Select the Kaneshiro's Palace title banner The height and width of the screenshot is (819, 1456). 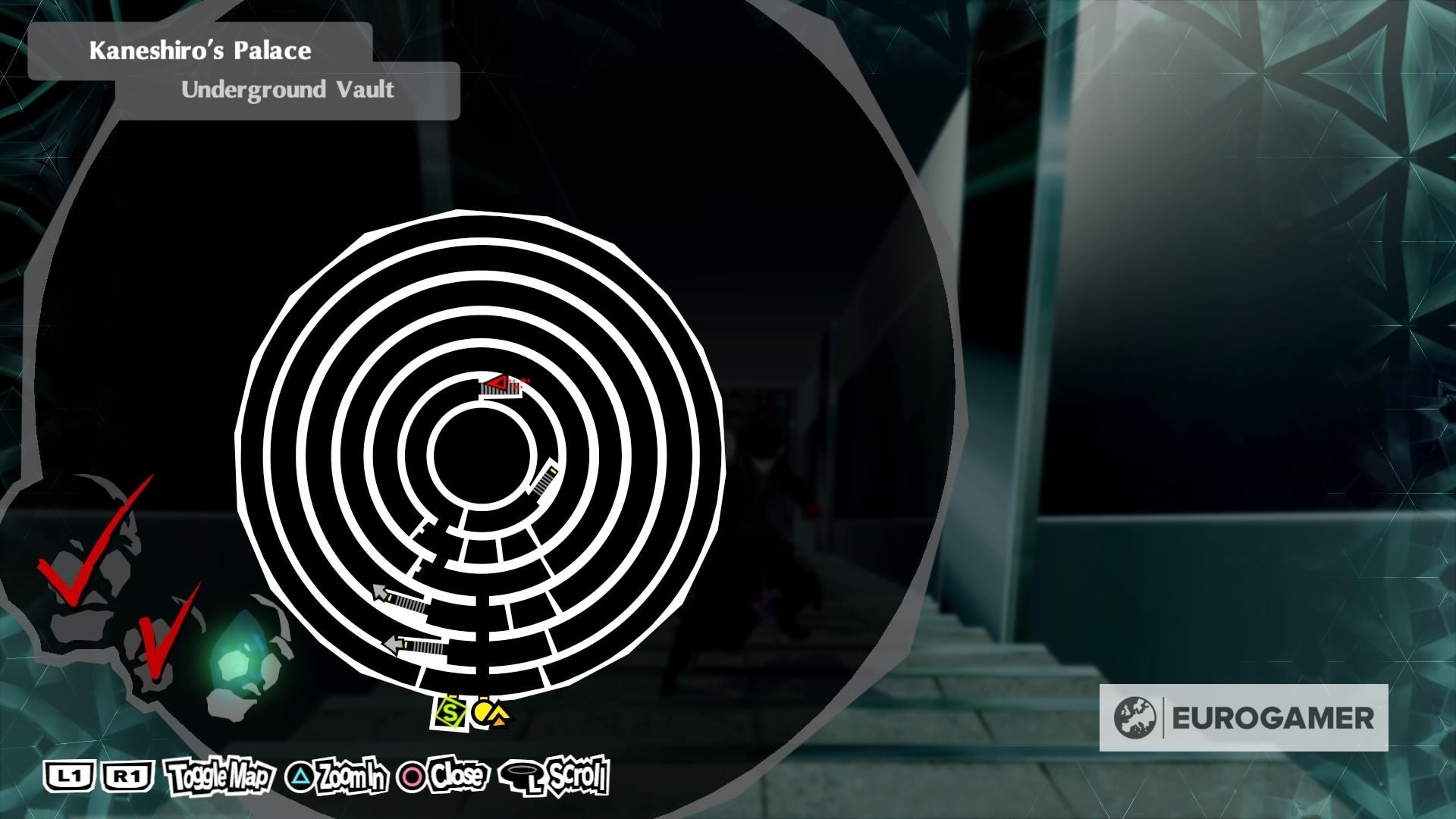coord(201,52)
